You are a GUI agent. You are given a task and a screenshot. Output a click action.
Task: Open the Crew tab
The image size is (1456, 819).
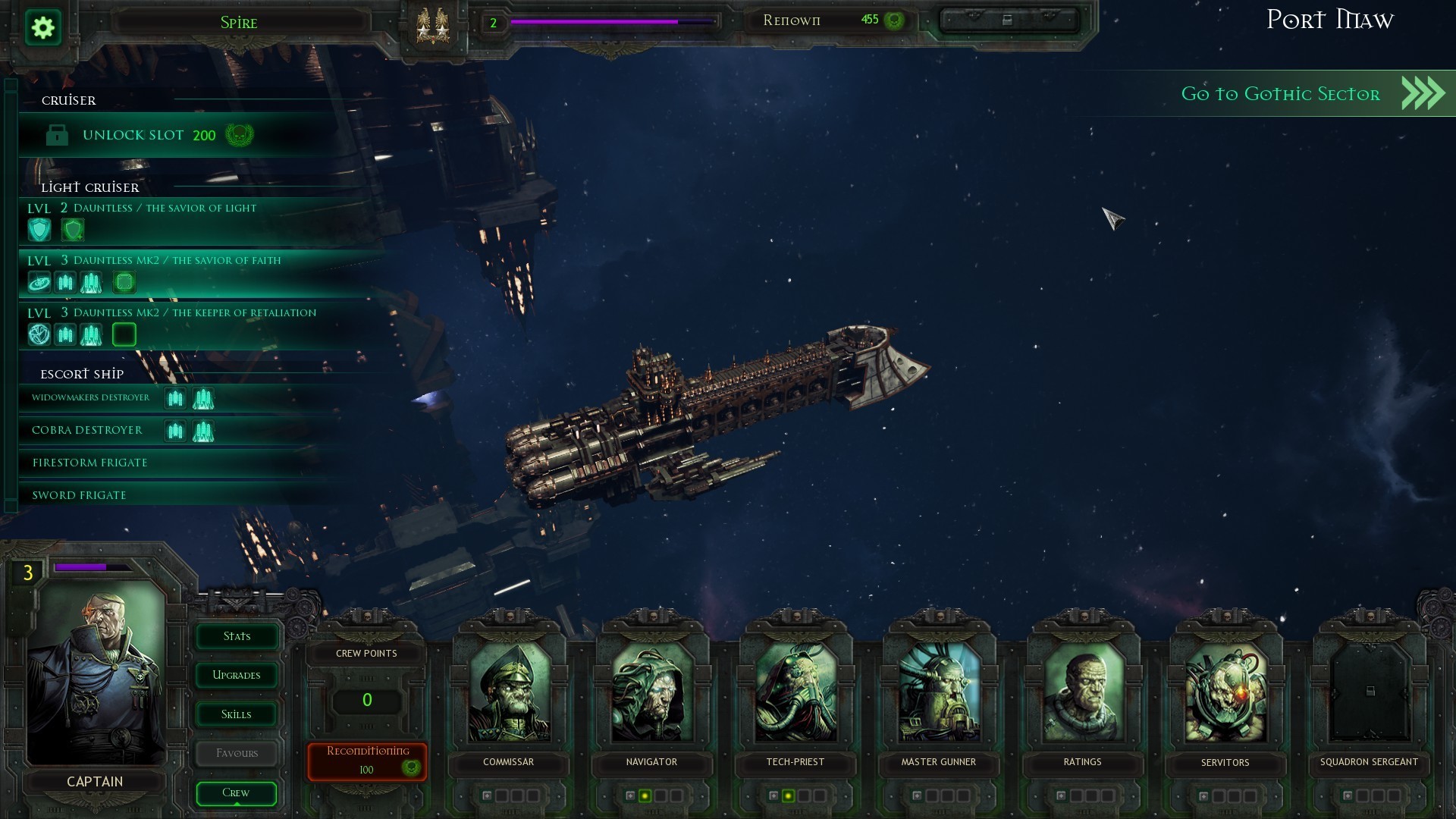click(x=236, y=792)
